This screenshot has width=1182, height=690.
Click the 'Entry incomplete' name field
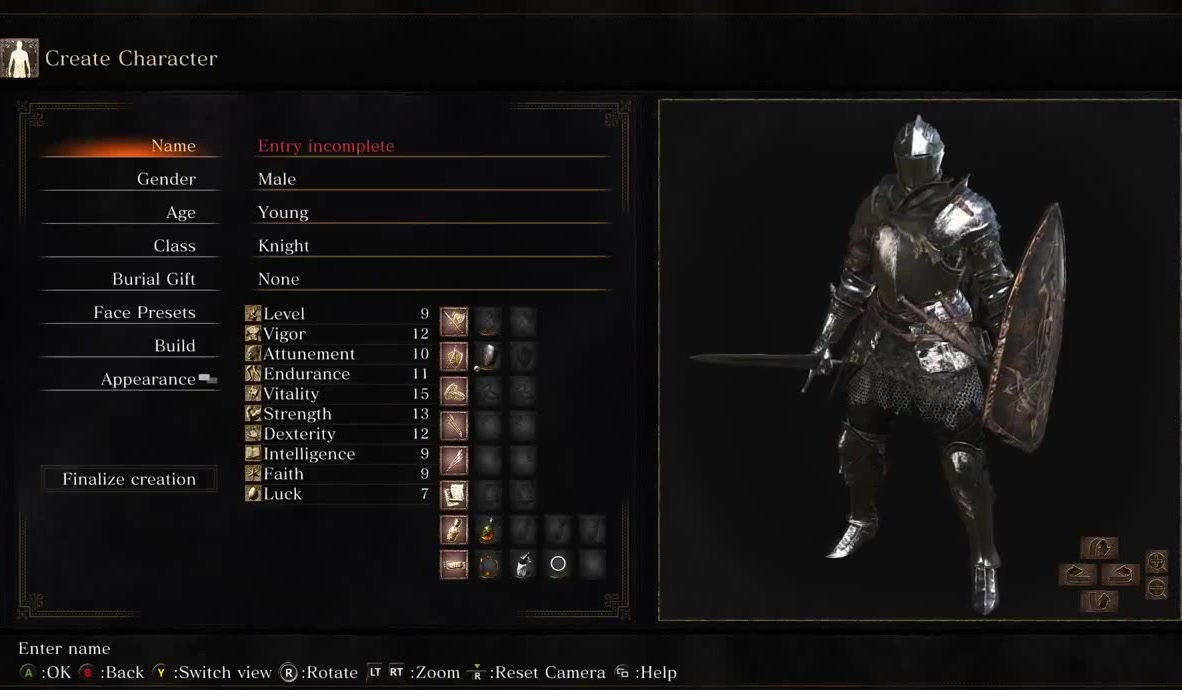coord(326,146)
